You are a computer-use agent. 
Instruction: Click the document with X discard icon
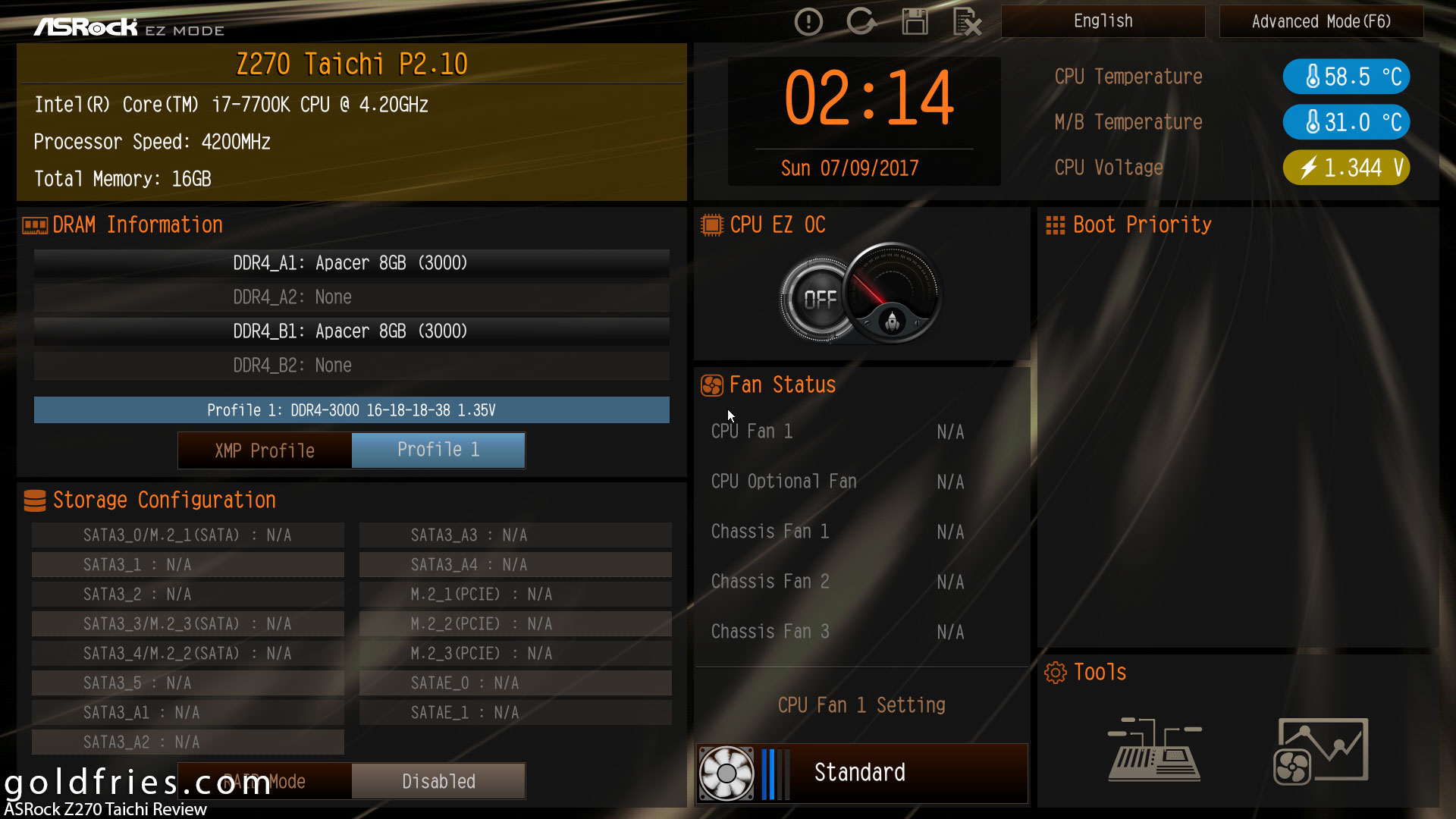click(967, 21)
